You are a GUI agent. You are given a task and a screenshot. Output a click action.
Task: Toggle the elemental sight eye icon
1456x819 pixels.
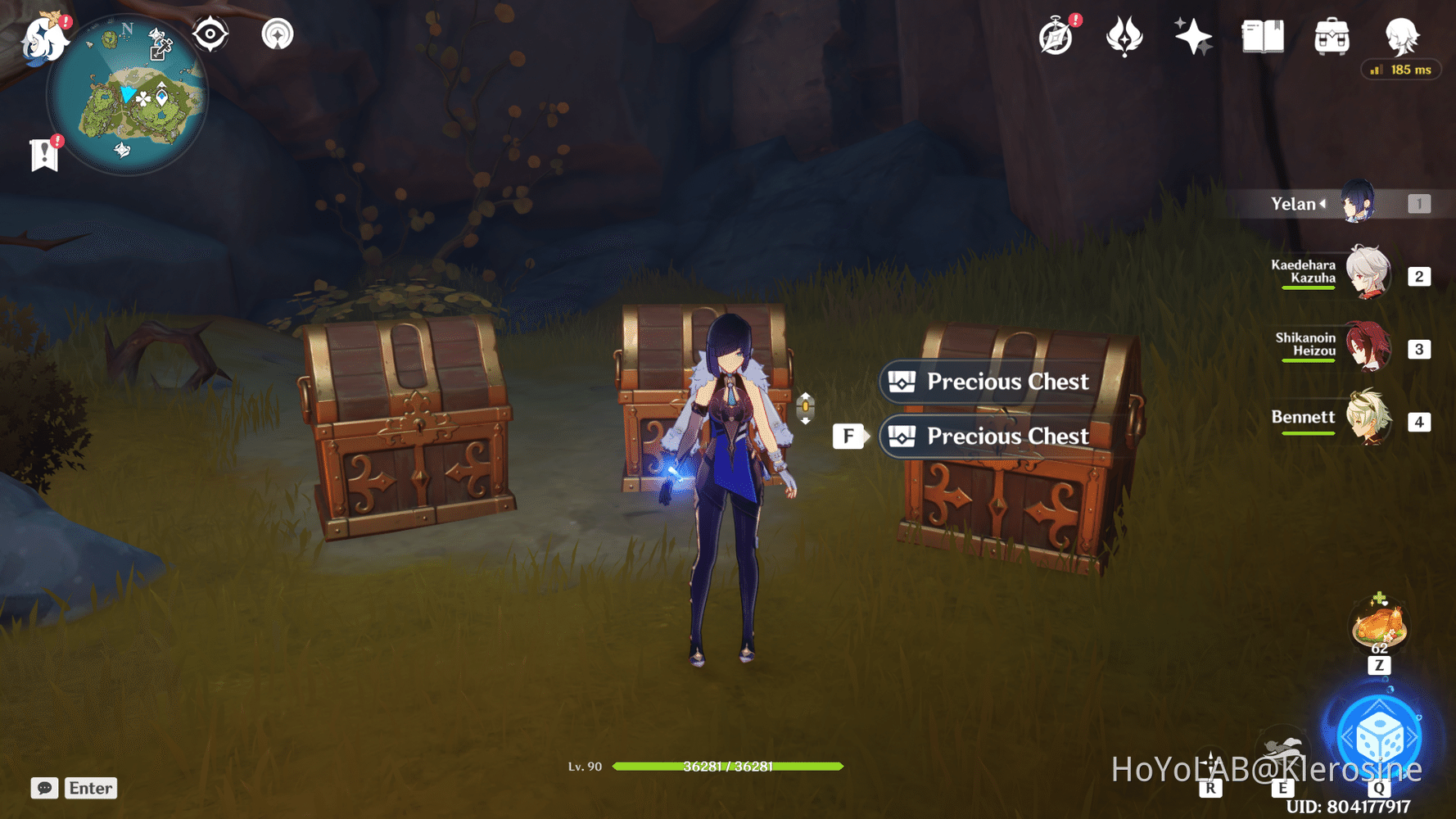pos(210,34)
